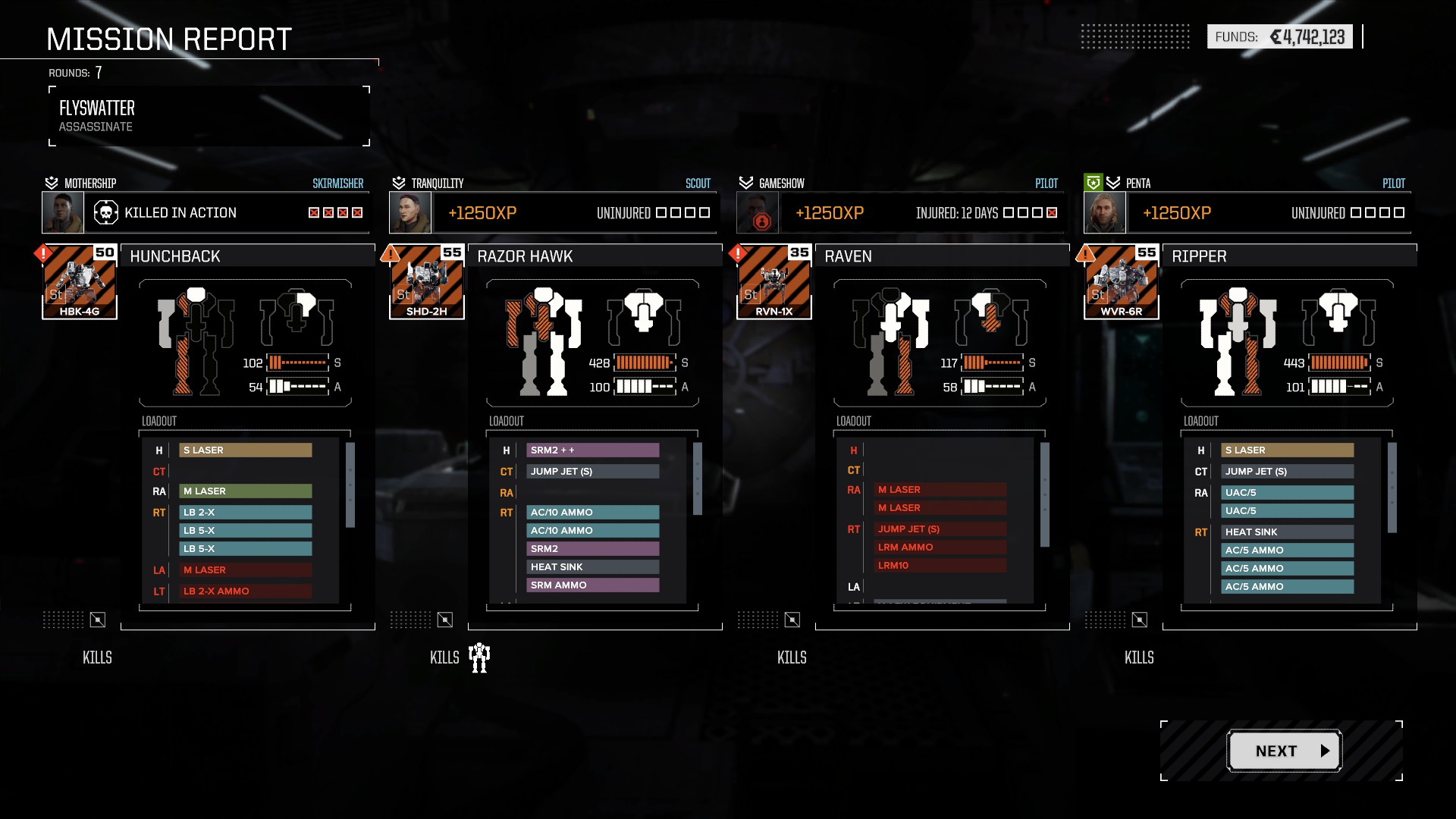The width and height of the screenshot is (1456, 819).
Task: Select LB 2-X AMMO in Hunchback loadout
Action: [x=246, y=591]
